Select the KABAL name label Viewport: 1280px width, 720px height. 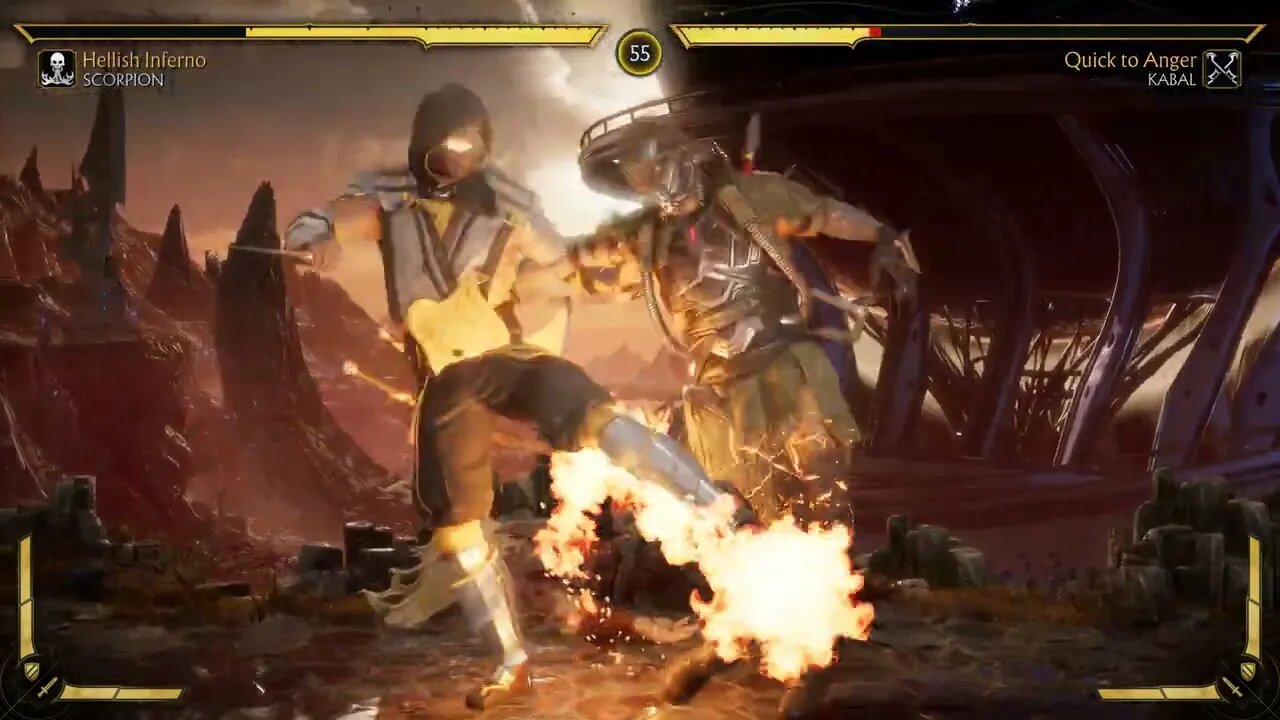click(x=1172, y=79)
